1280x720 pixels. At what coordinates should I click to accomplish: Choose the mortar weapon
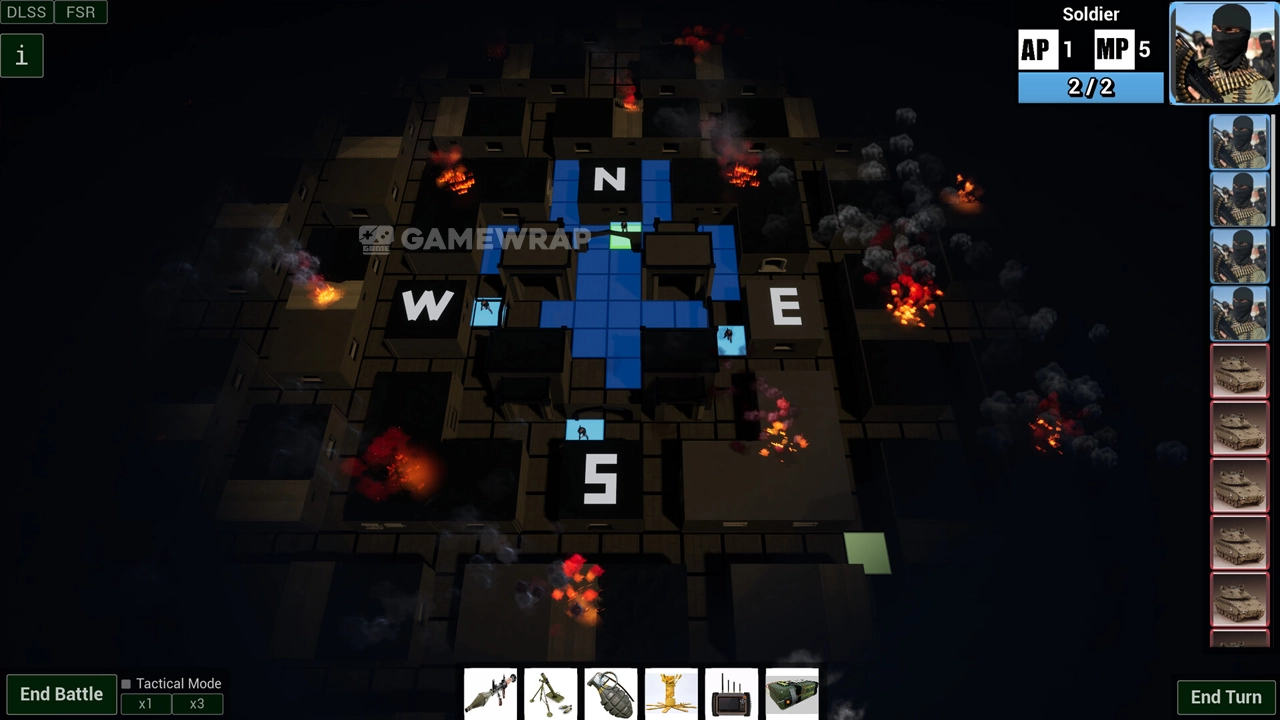click(x=551, y=693)
